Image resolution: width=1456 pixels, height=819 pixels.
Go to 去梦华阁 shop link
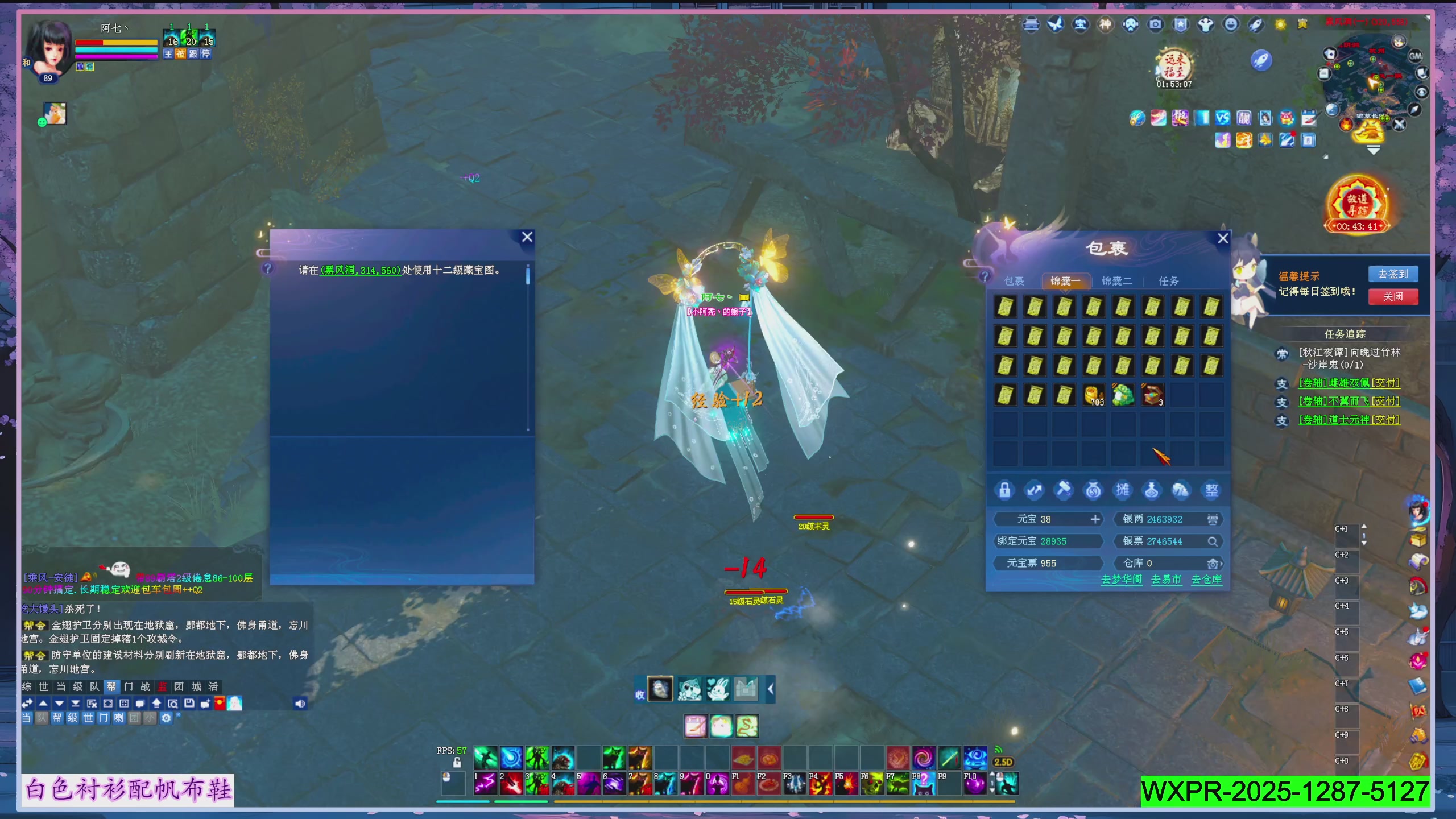[x=1122, y=579]
